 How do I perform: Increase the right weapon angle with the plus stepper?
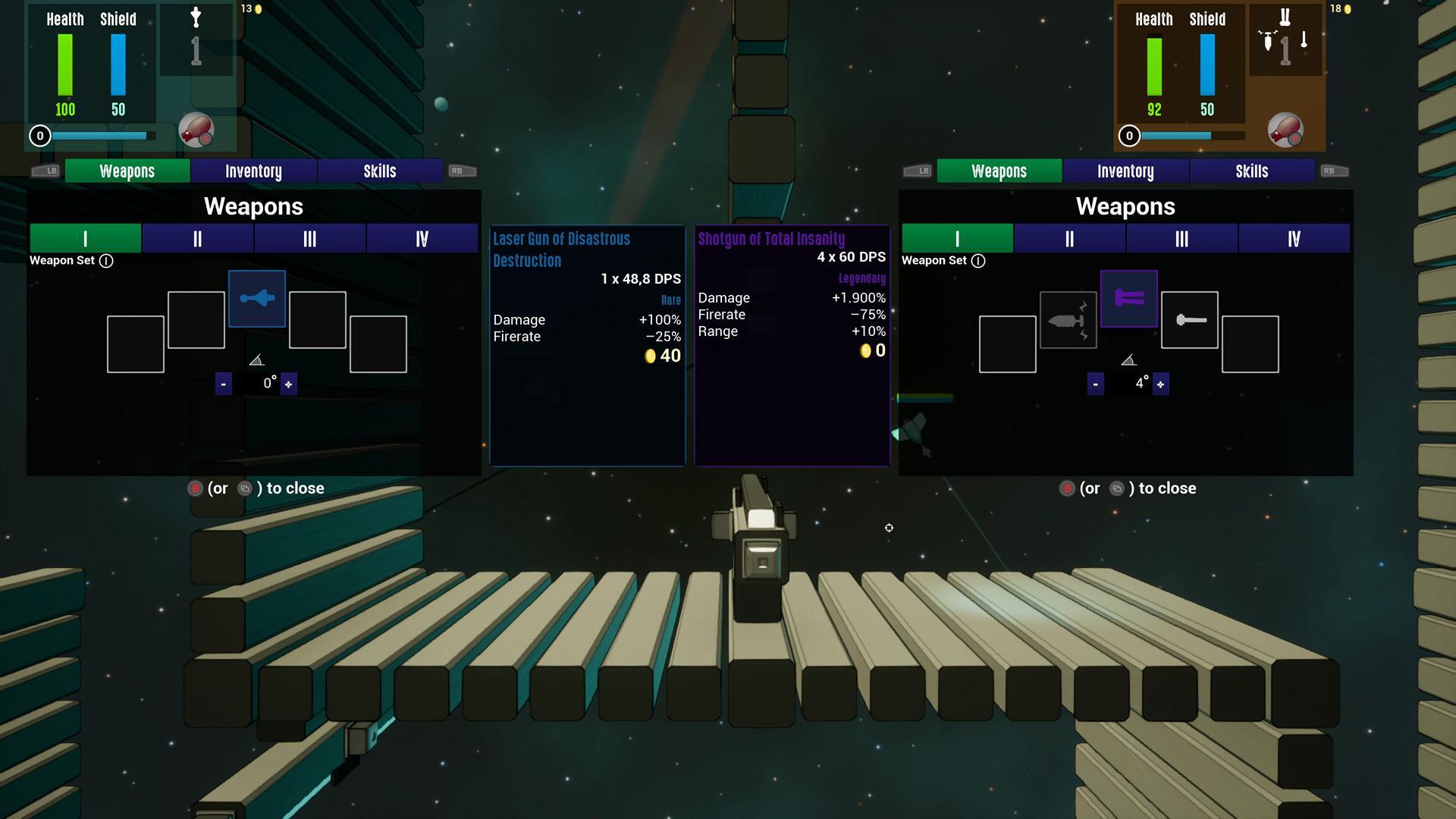[1161, 384]
